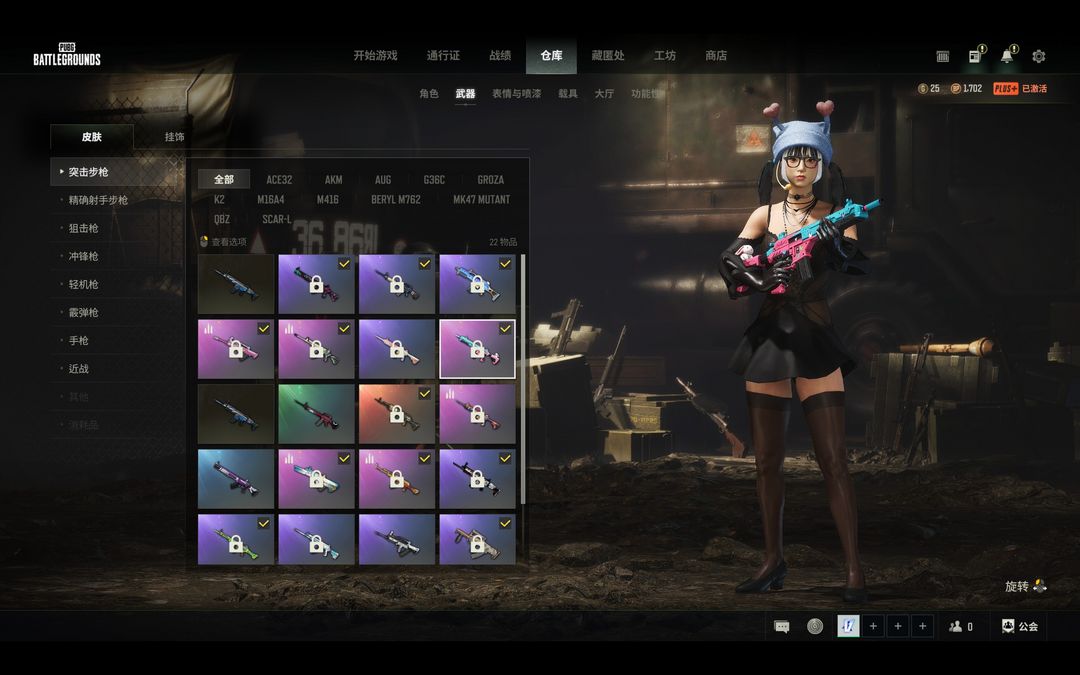Screen dimensions: 1080x675
Task: Open the 公会 guild button
Action: point(1020,627)
